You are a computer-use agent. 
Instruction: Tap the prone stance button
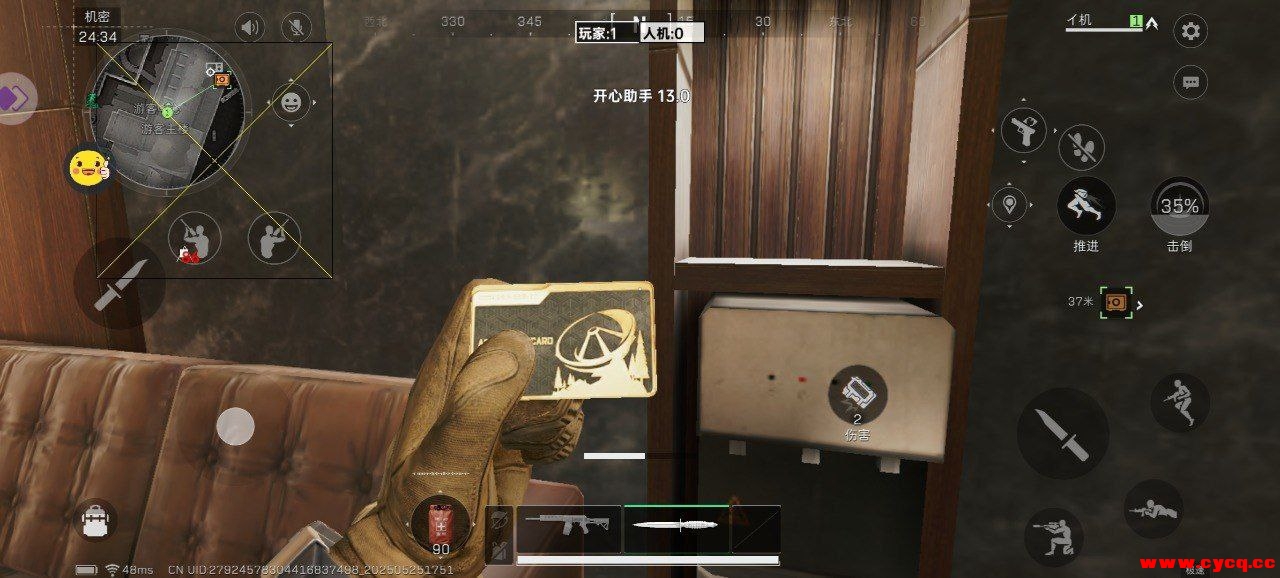(1152, 509)
